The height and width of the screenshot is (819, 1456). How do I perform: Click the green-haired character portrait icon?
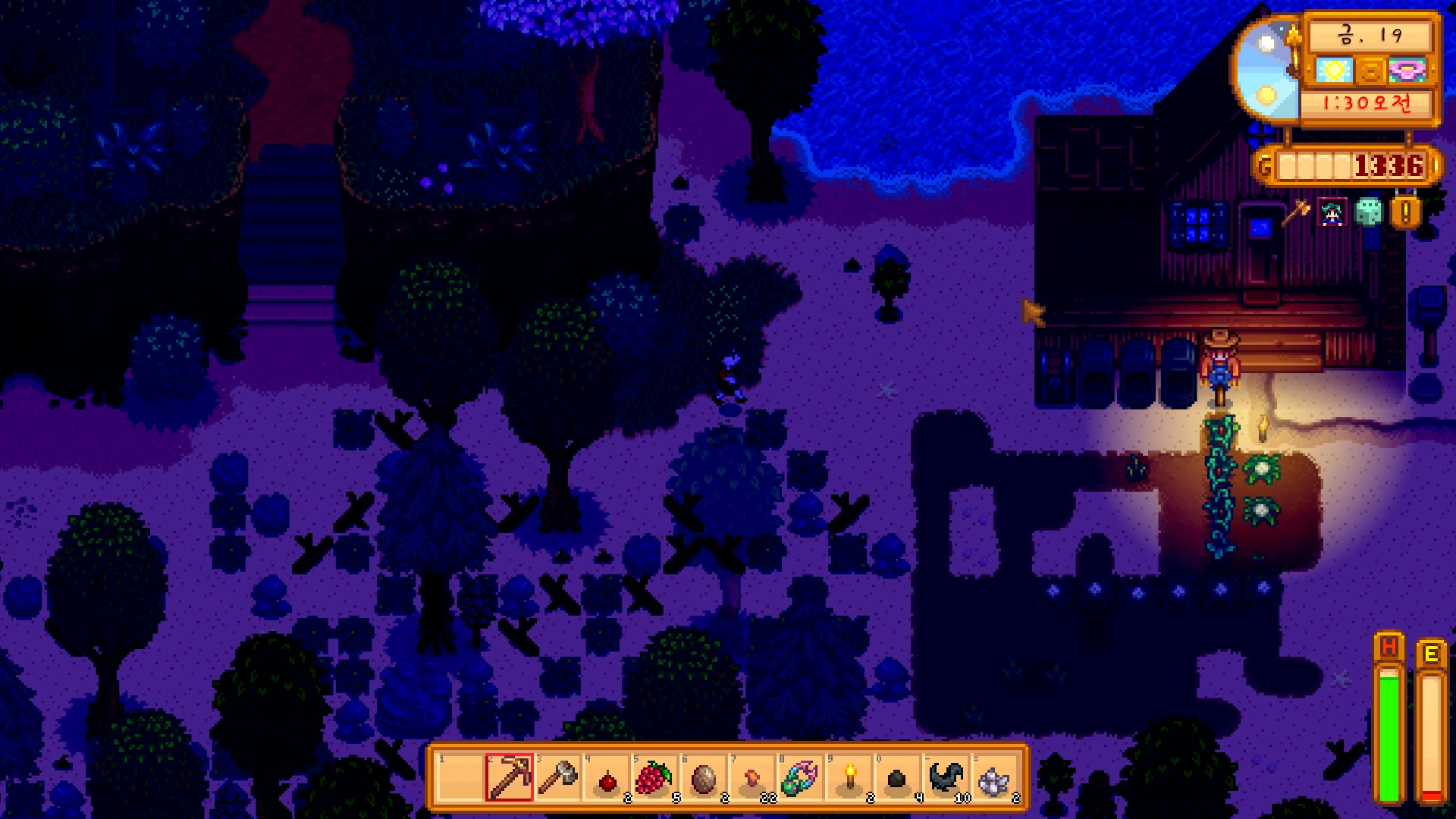[x=1332, y=212]
